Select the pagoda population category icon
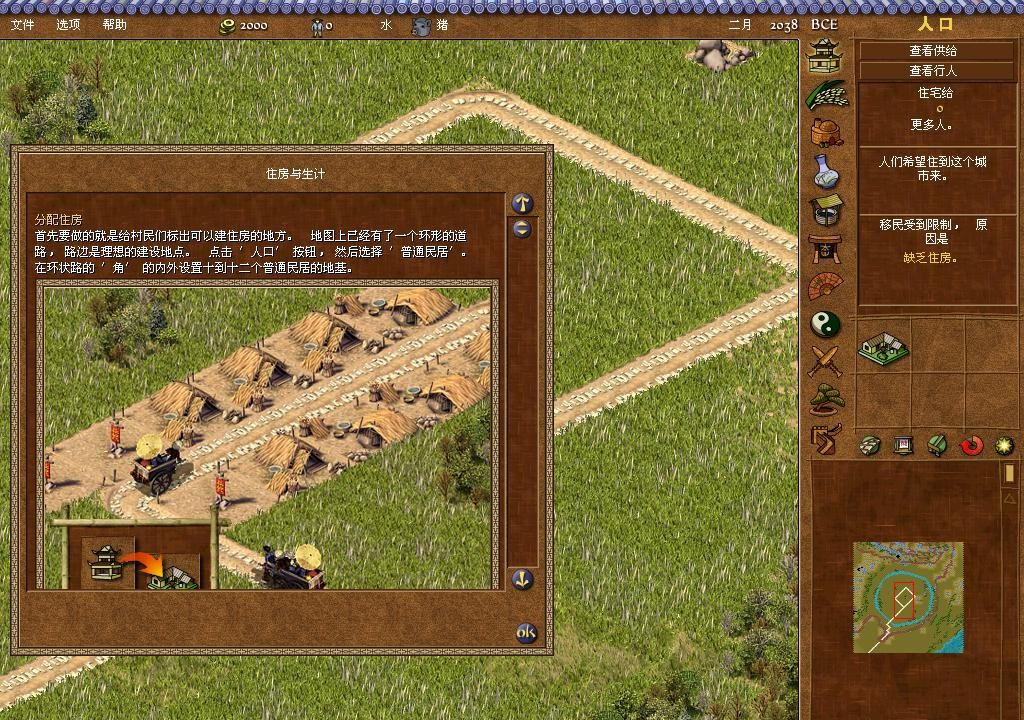The width and height of the screenshot is (1024, 720). [x=825, y=56]
